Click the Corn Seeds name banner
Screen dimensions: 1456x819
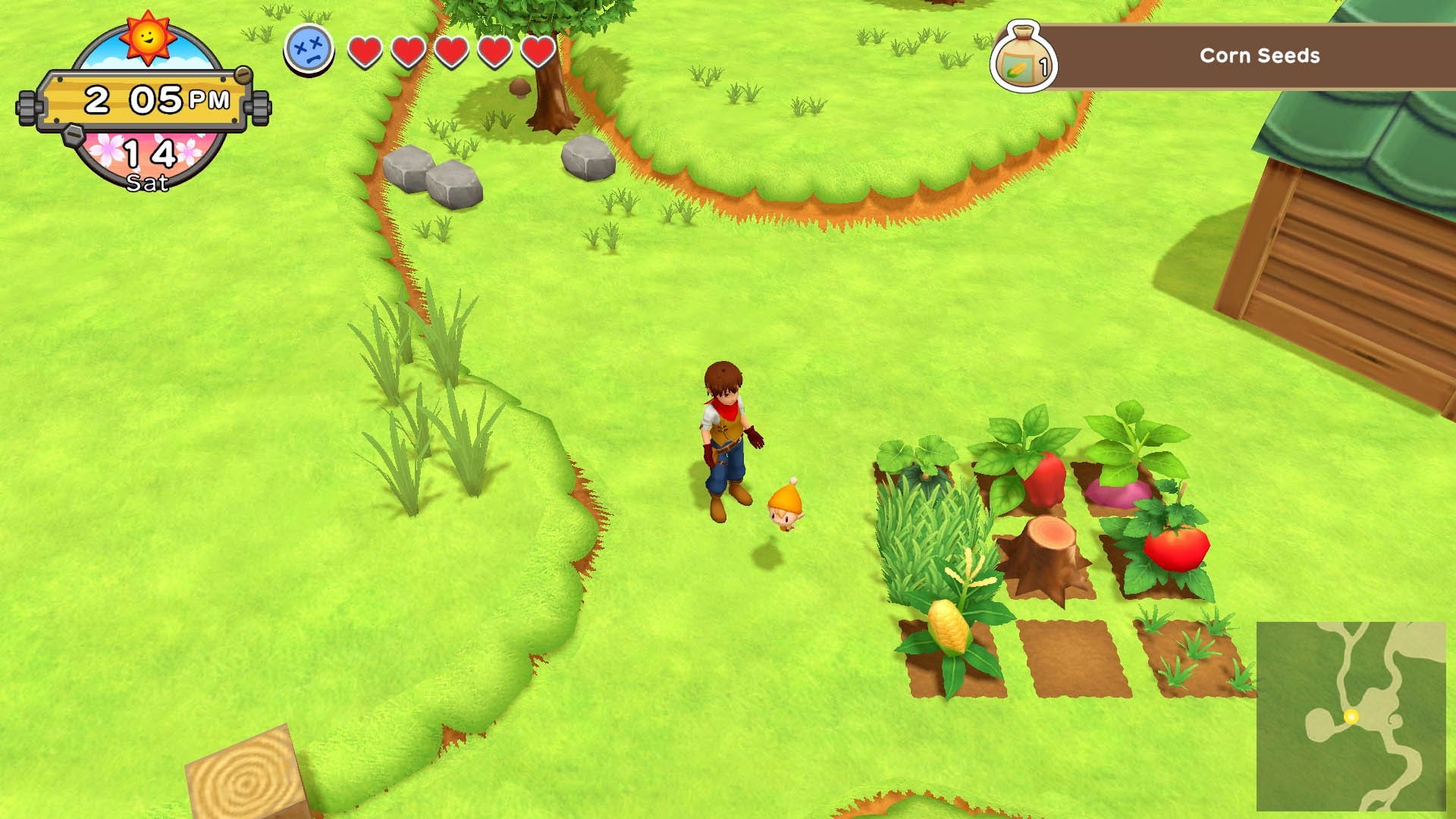click(1259, 56)
